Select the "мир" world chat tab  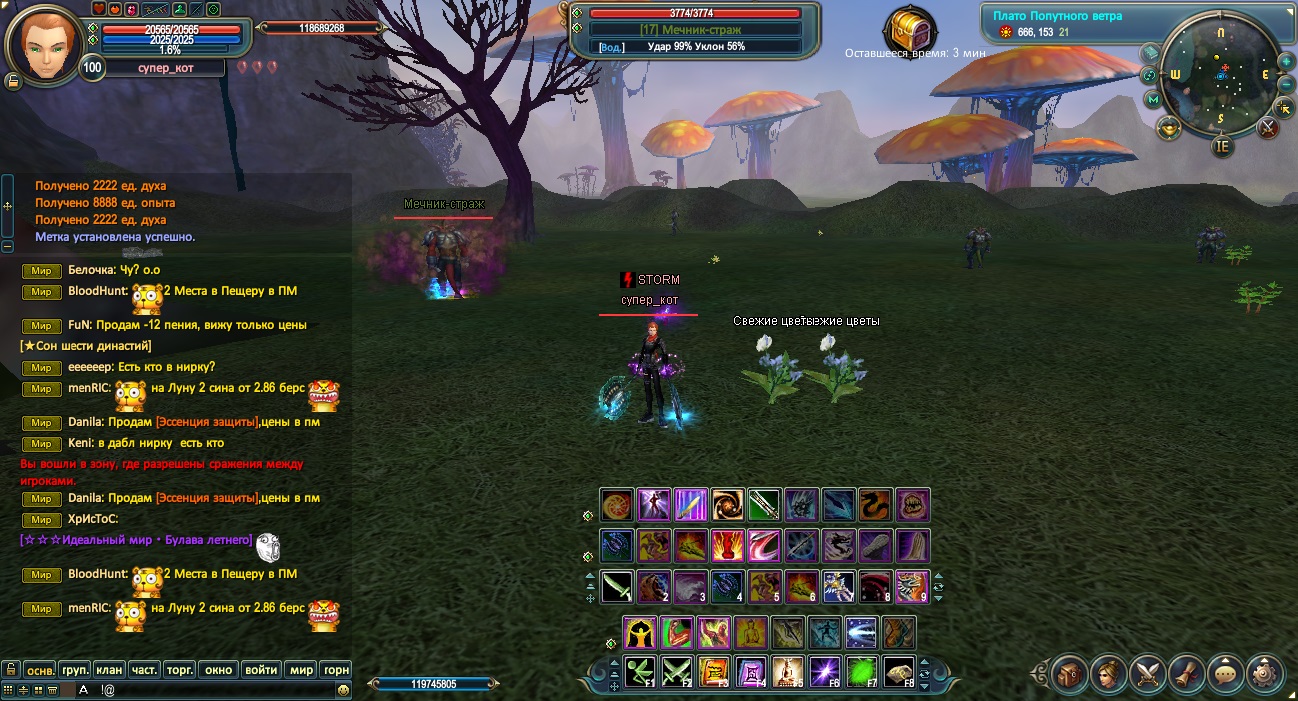pyautogui.click(x=300, y=669)
